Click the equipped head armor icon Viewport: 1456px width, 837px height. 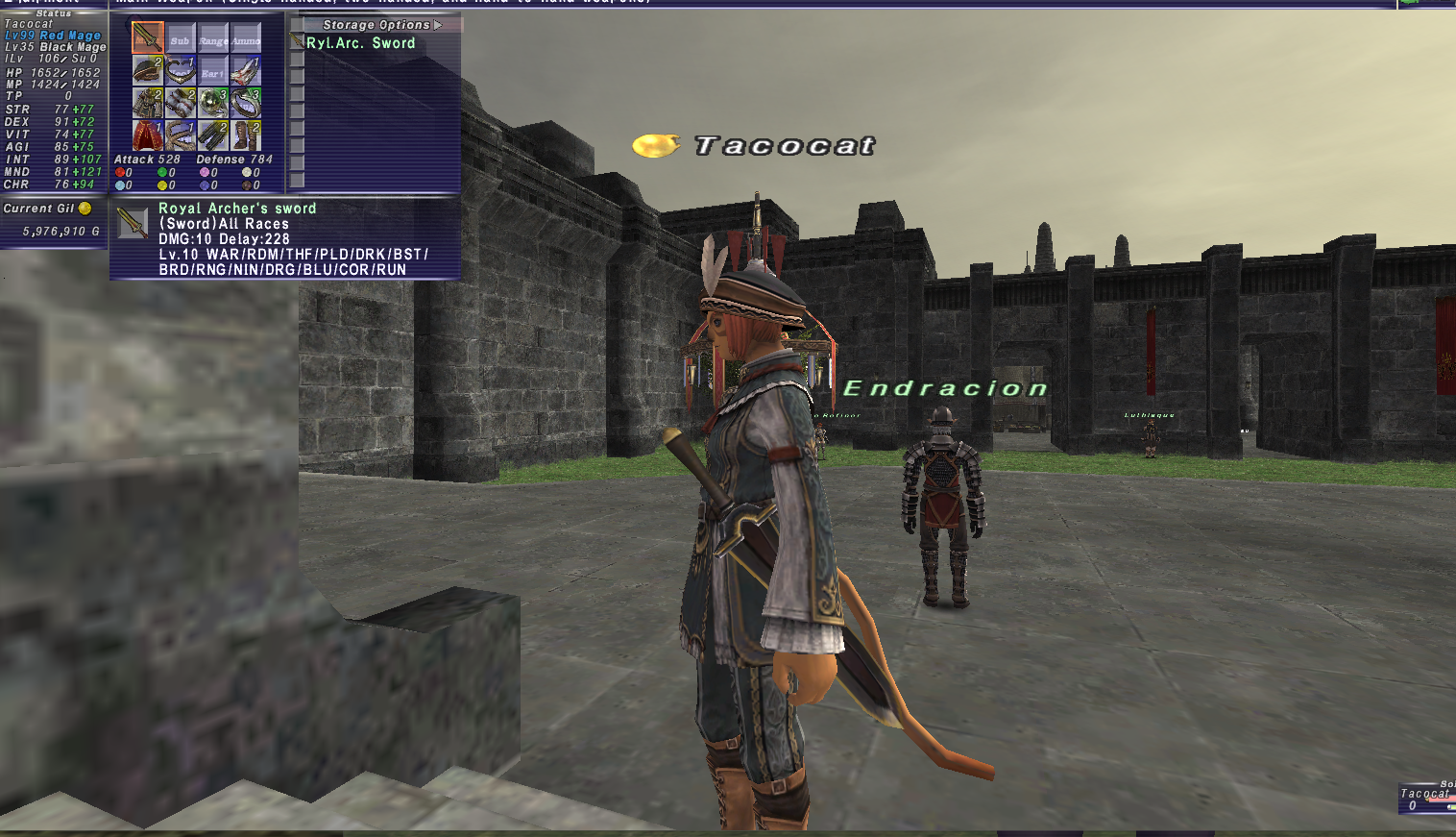147,69
